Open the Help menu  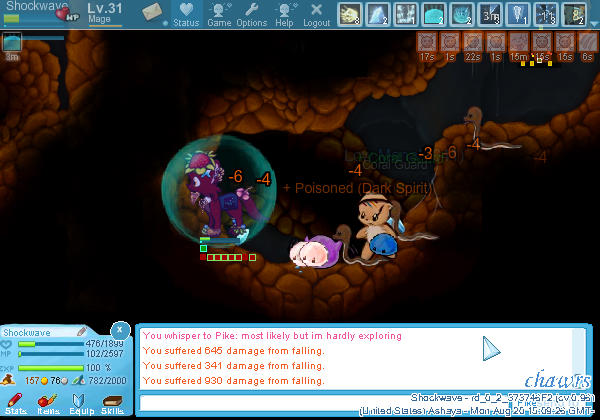[284, 13]
